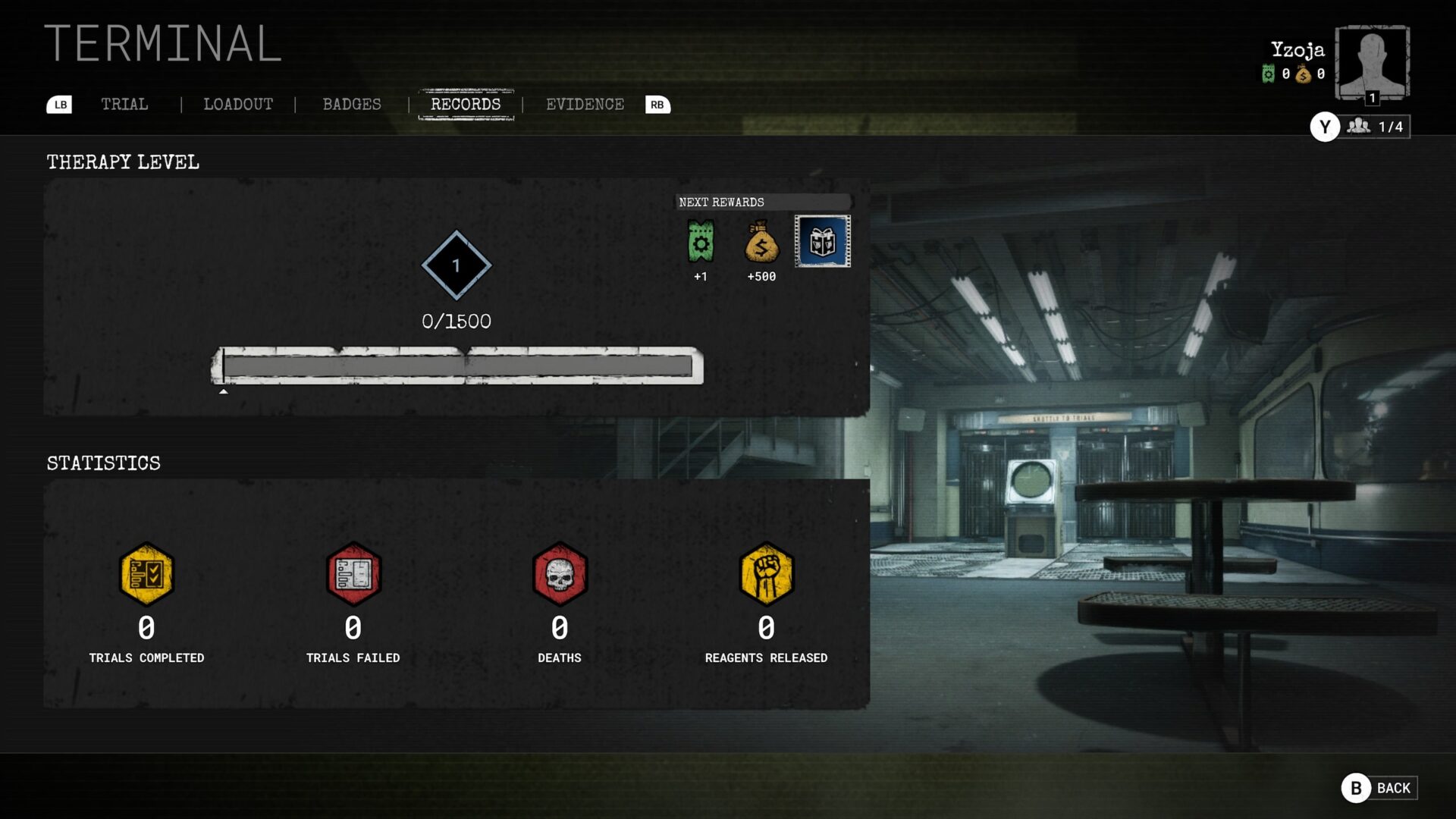The height and width of the screenshot is (819, 1456).
Task: Click the +500 money bag reward icon
Action: tap(761, 241)
